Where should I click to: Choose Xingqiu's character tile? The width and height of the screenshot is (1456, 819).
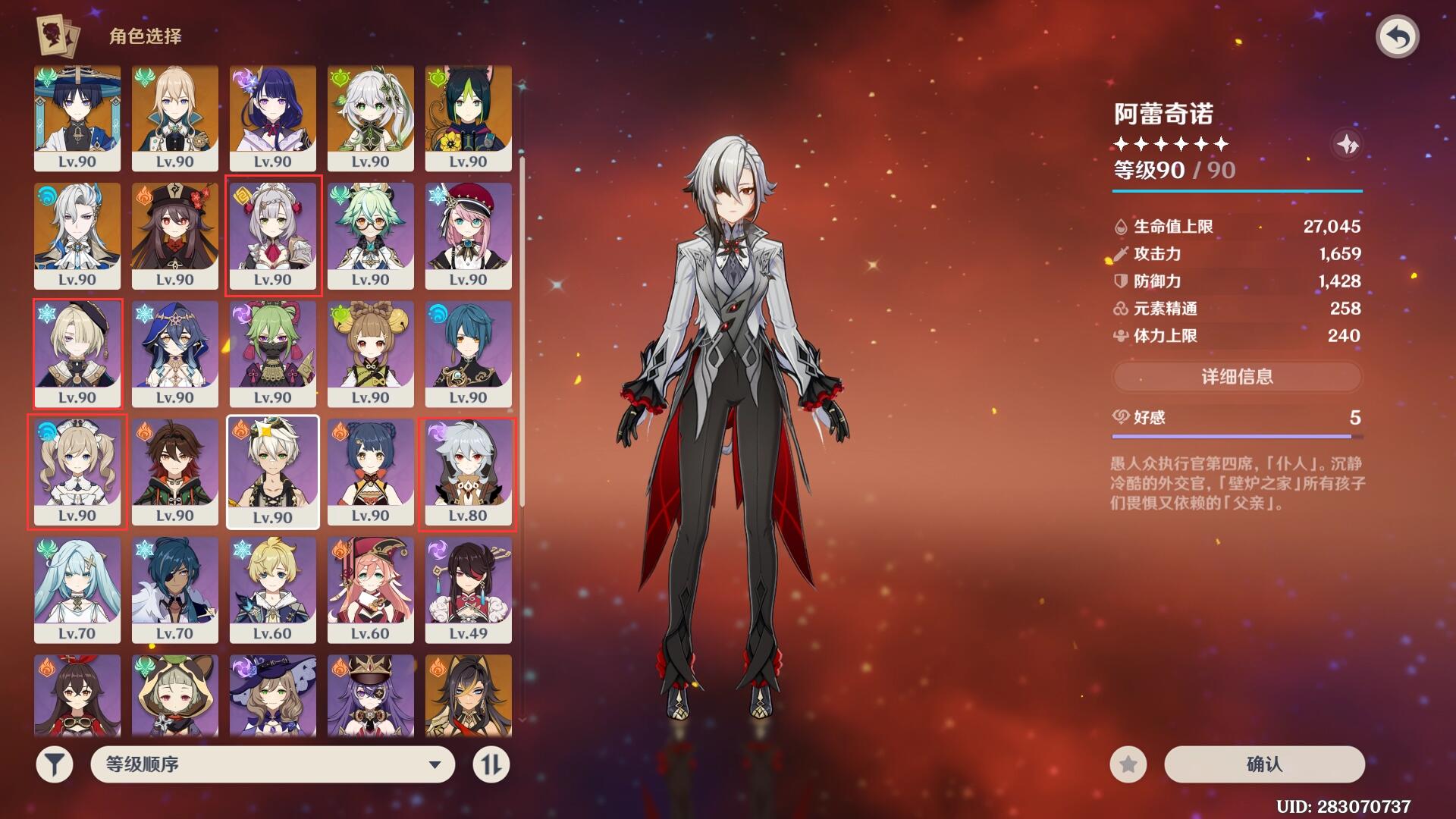(468, 353)
